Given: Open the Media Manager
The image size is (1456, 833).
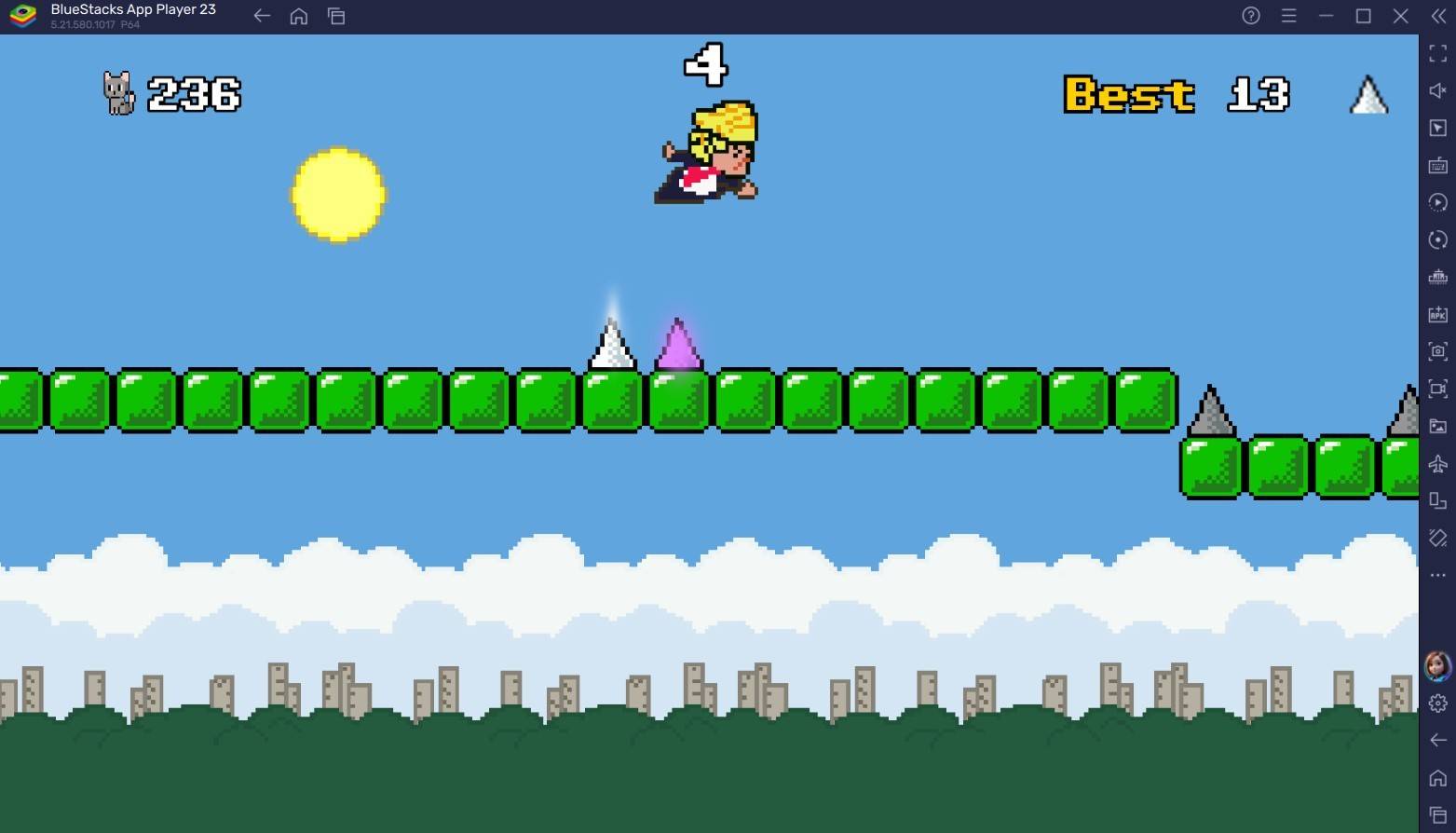Looking at the screenshot, I should click(1437, 426).
